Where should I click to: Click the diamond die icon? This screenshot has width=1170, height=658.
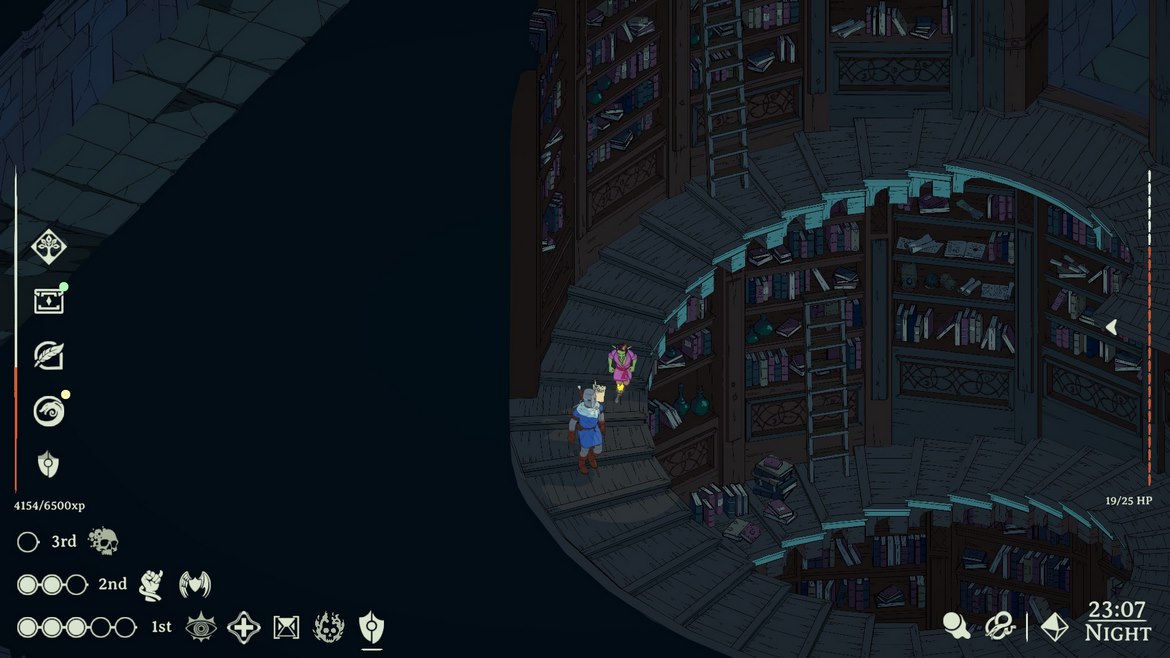[x=1054, y=626]
